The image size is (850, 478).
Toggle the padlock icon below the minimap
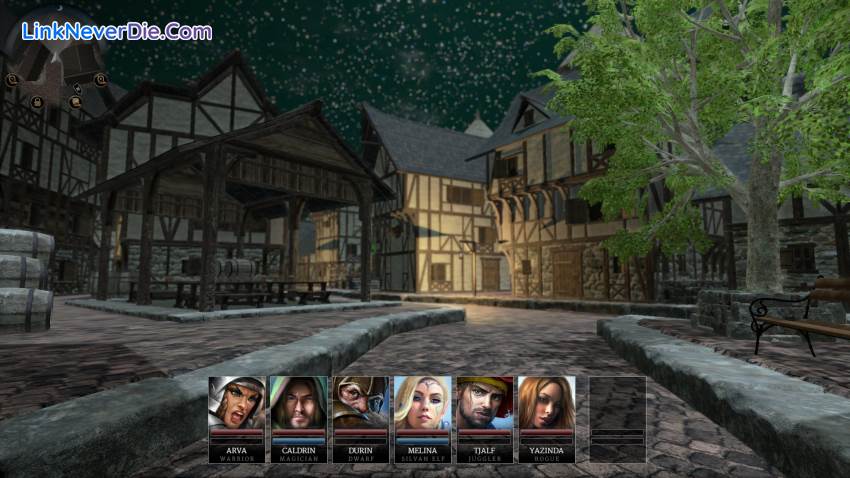click(x=37, y=102)
